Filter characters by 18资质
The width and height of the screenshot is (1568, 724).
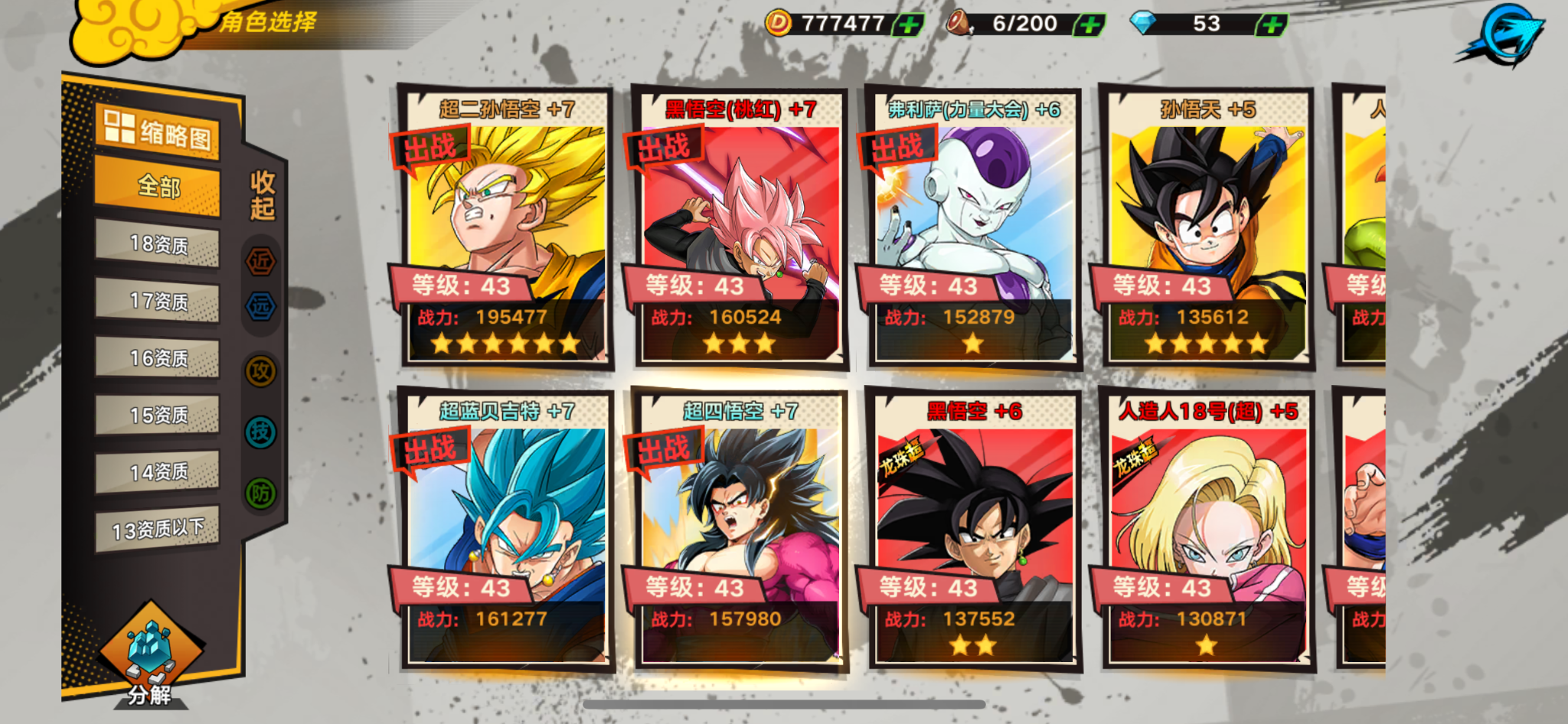coord(158,244)
